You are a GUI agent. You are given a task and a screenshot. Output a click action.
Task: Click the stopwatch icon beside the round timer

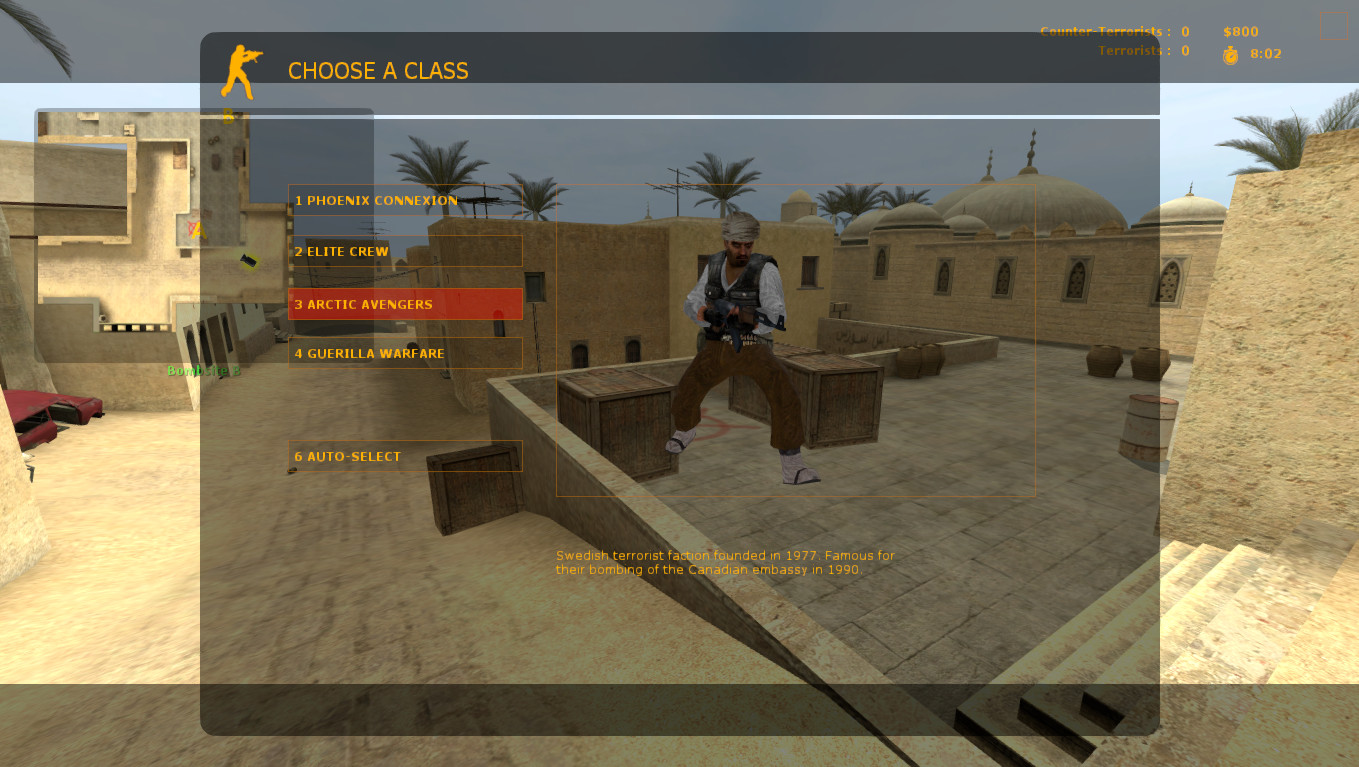(x=1231, y=55)
